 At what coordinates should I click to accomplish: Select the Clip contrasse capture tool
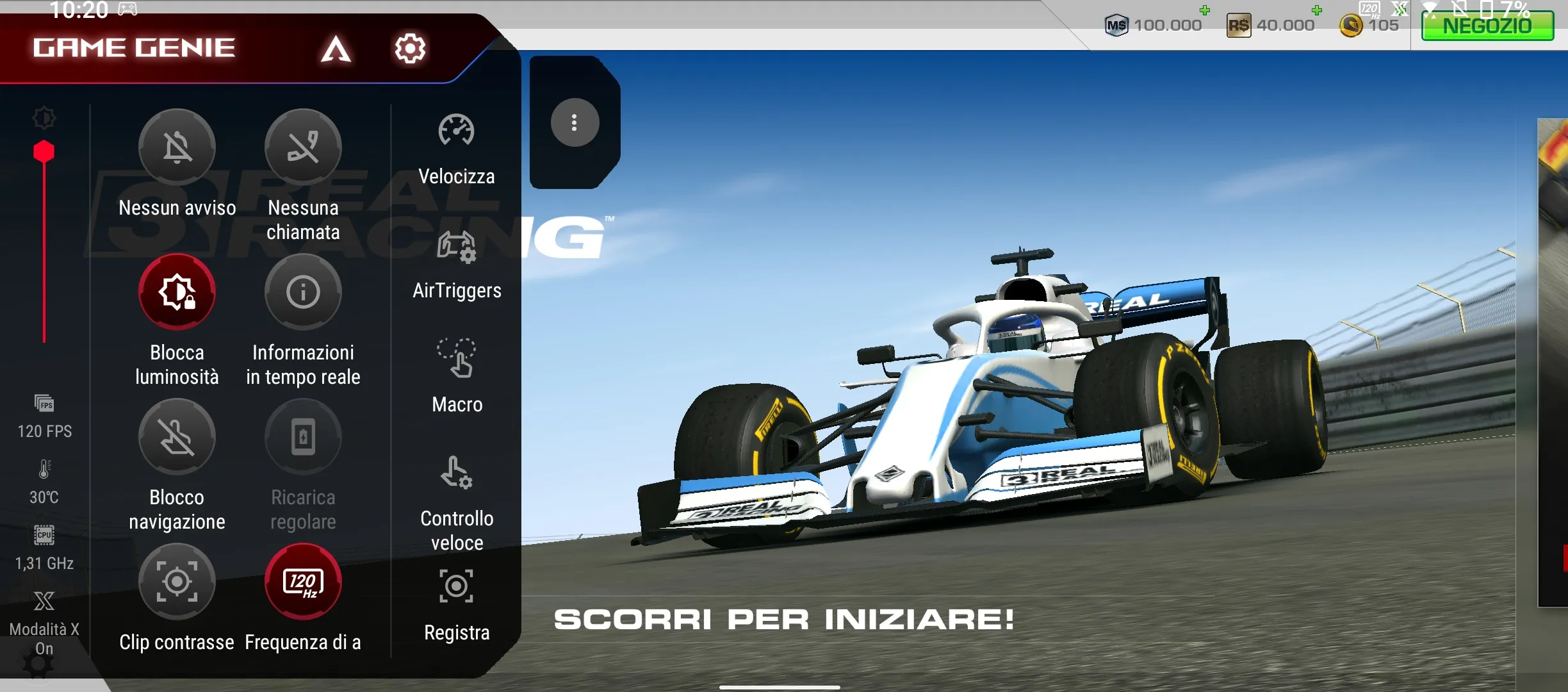point(177,582)
